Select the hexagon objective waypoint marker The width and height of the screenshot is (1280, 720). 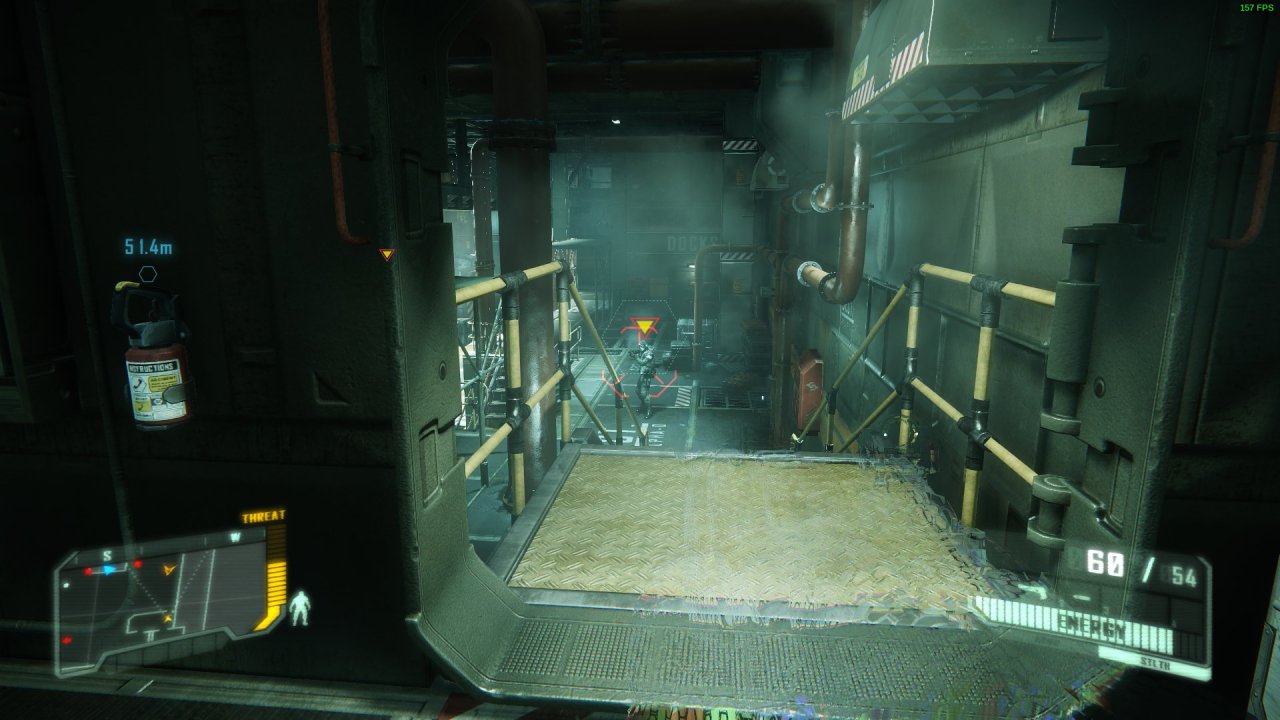pyautogui.click(x=148, y=273)
